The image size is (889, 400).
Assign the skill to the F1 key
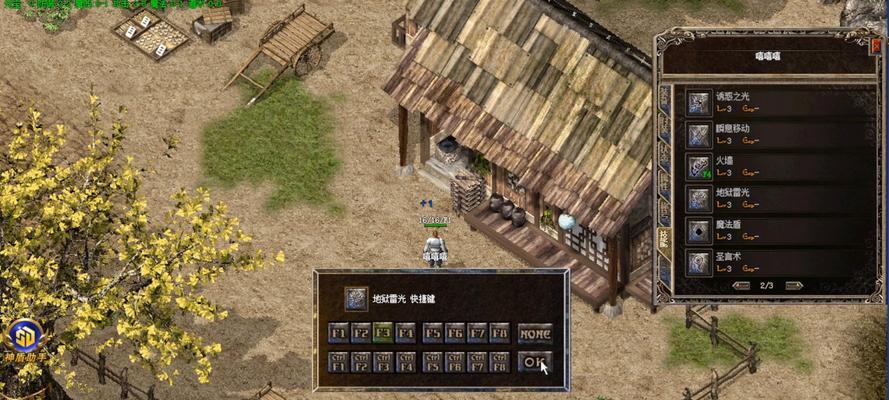click(x=337, y=333)
